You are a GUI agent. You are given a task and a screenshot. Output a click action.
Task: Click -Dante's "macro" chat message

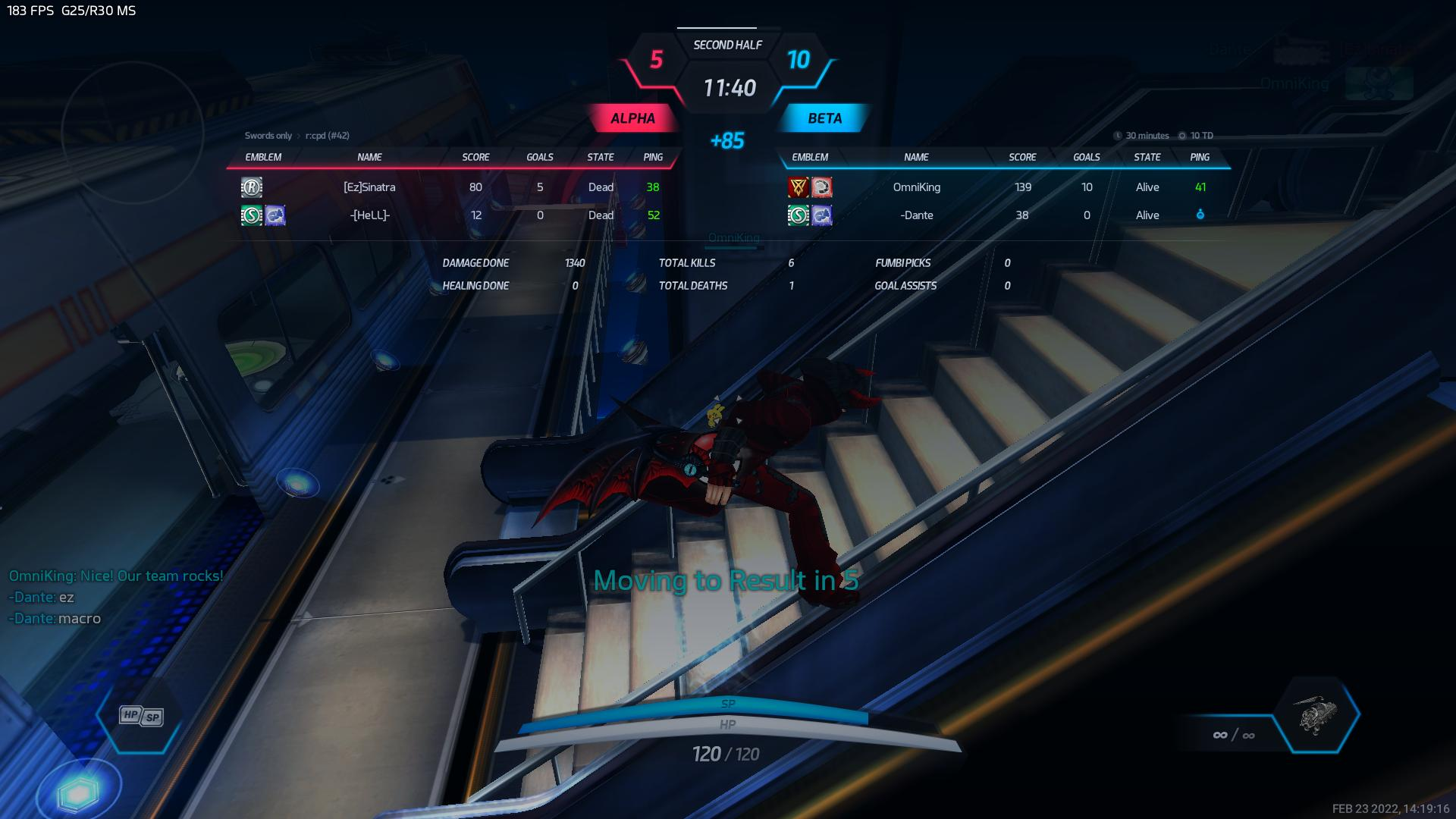(79, 619)
